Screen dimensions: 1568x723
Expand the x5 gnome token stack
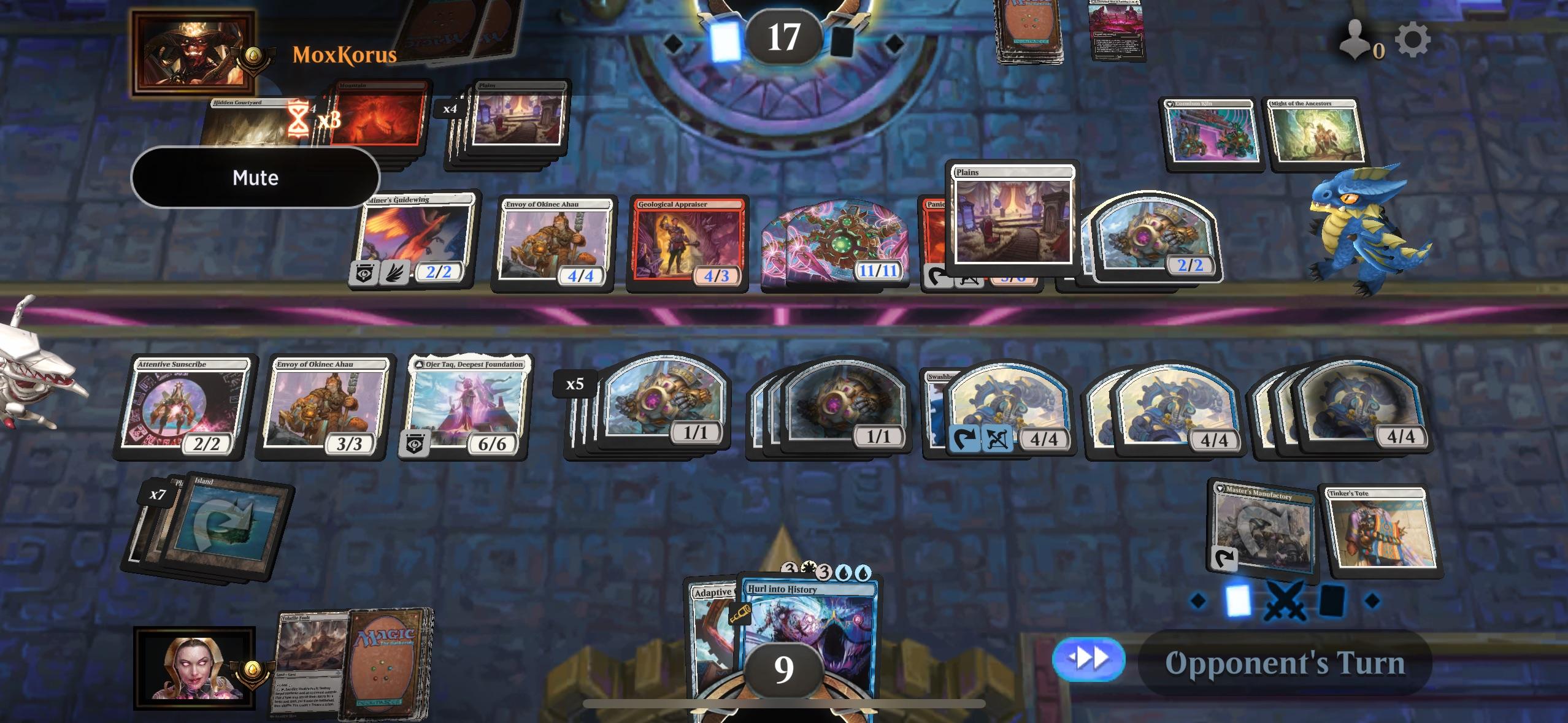tap(574, 385)
